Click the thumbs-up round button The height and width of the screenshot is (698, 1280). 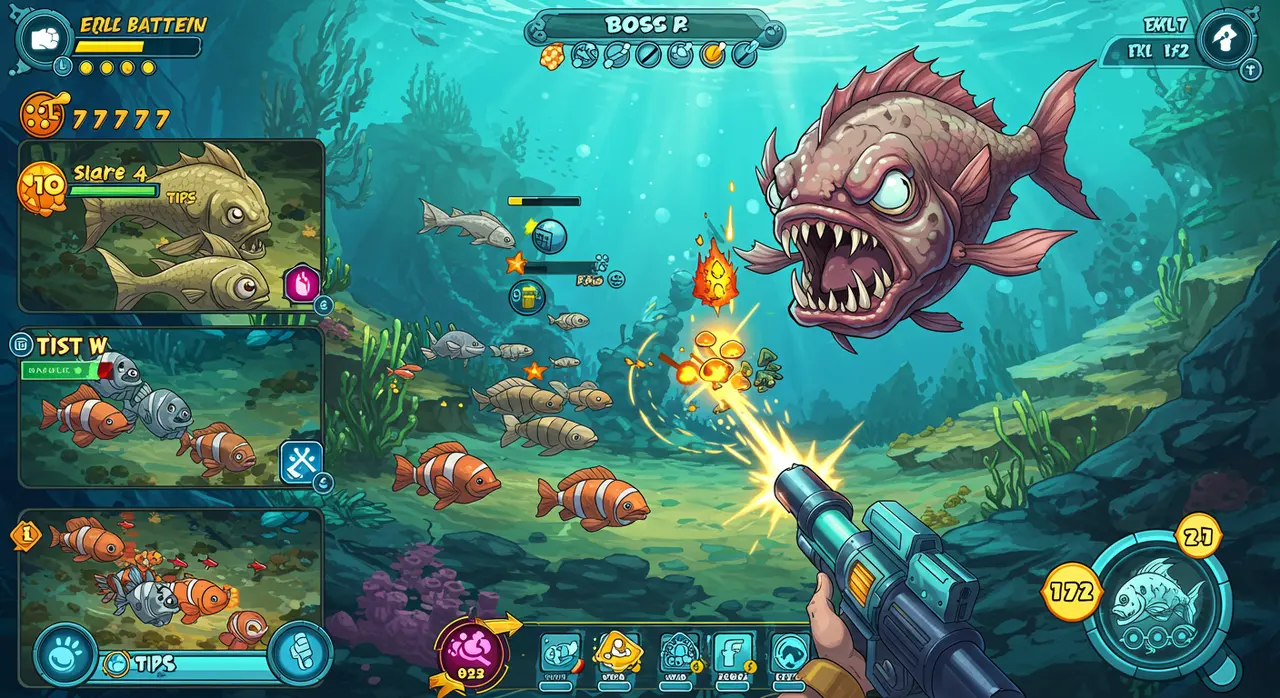pyautogui.click(x=299, y=653)
